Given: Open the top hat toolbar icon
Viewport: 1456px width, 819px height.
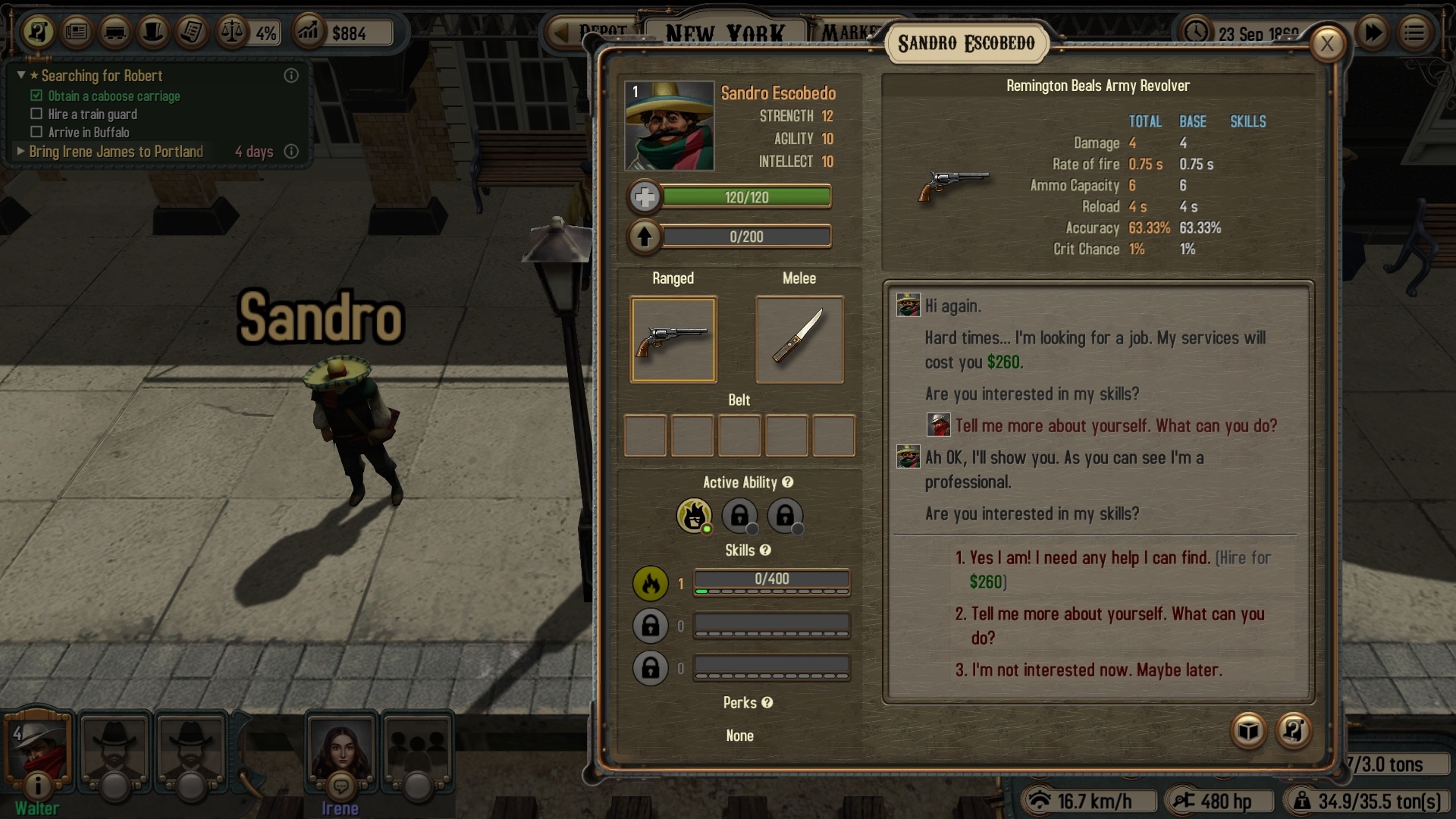Looking at the screenshot, I should (154, 33).
